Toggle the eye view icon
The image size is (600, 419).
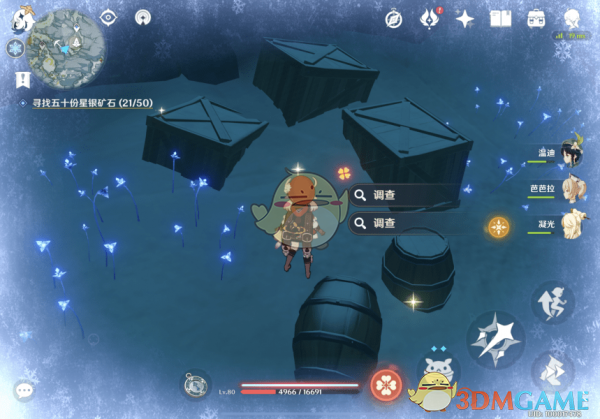pos(109,17)
